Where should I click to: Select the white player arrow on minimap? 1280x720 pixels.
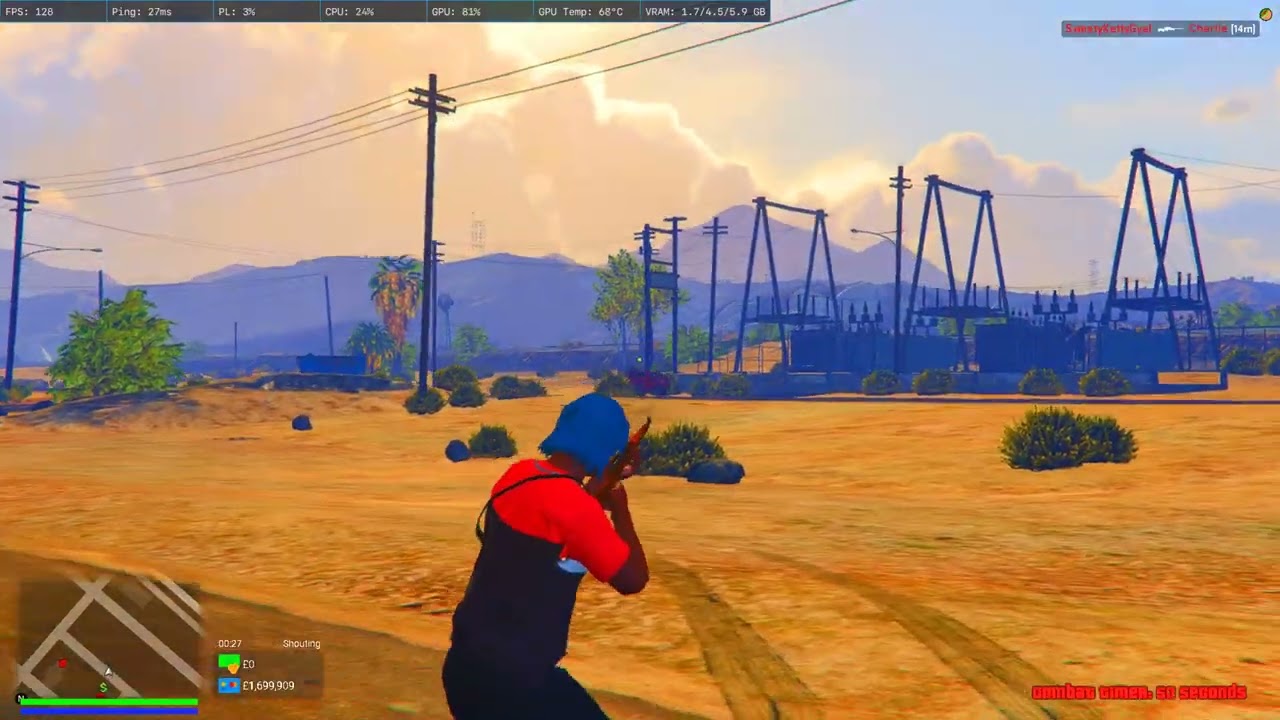click(x=109, y=672)
